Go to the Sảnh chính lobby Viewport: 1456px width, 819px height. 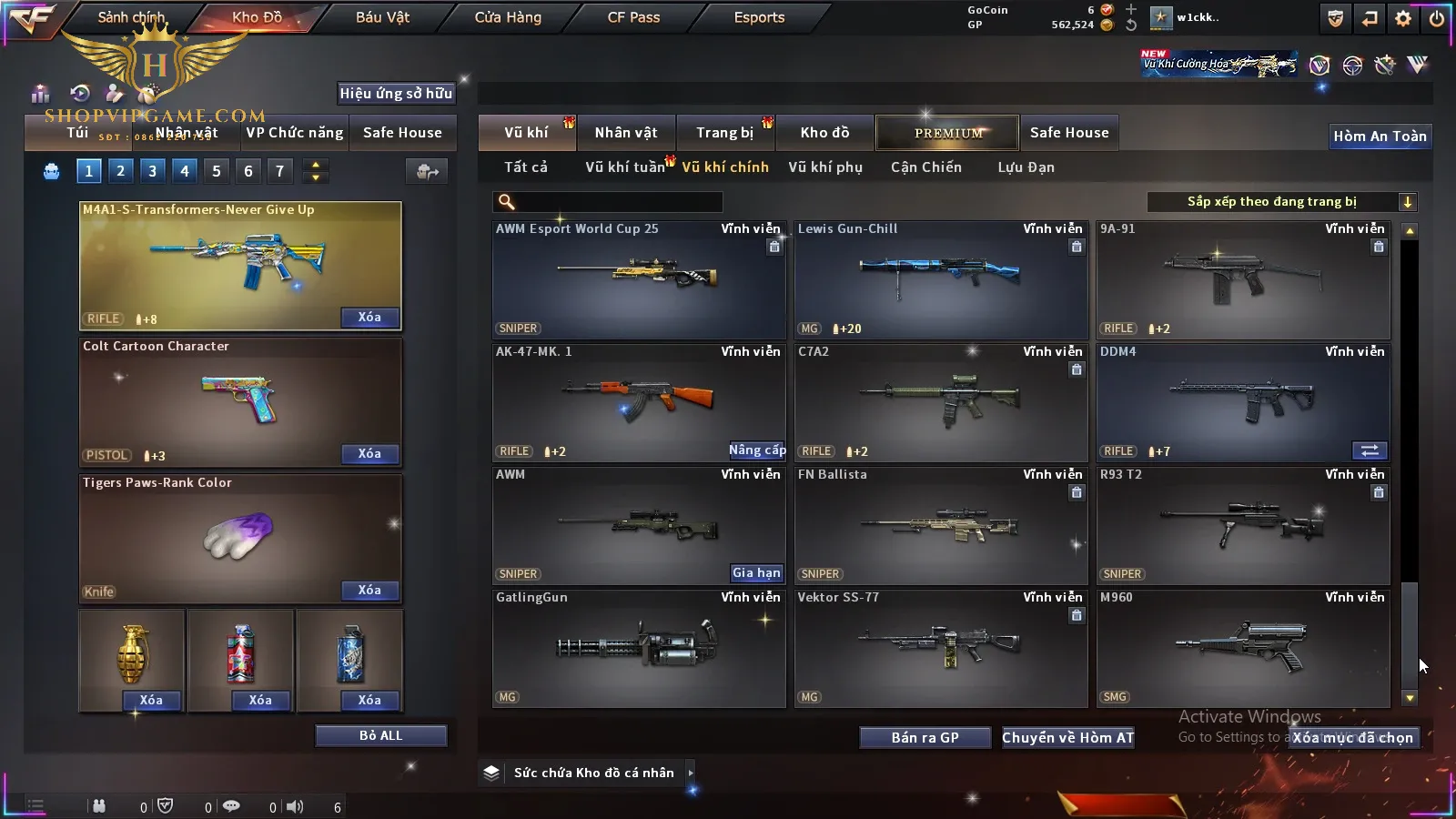(x=132, y=17)
